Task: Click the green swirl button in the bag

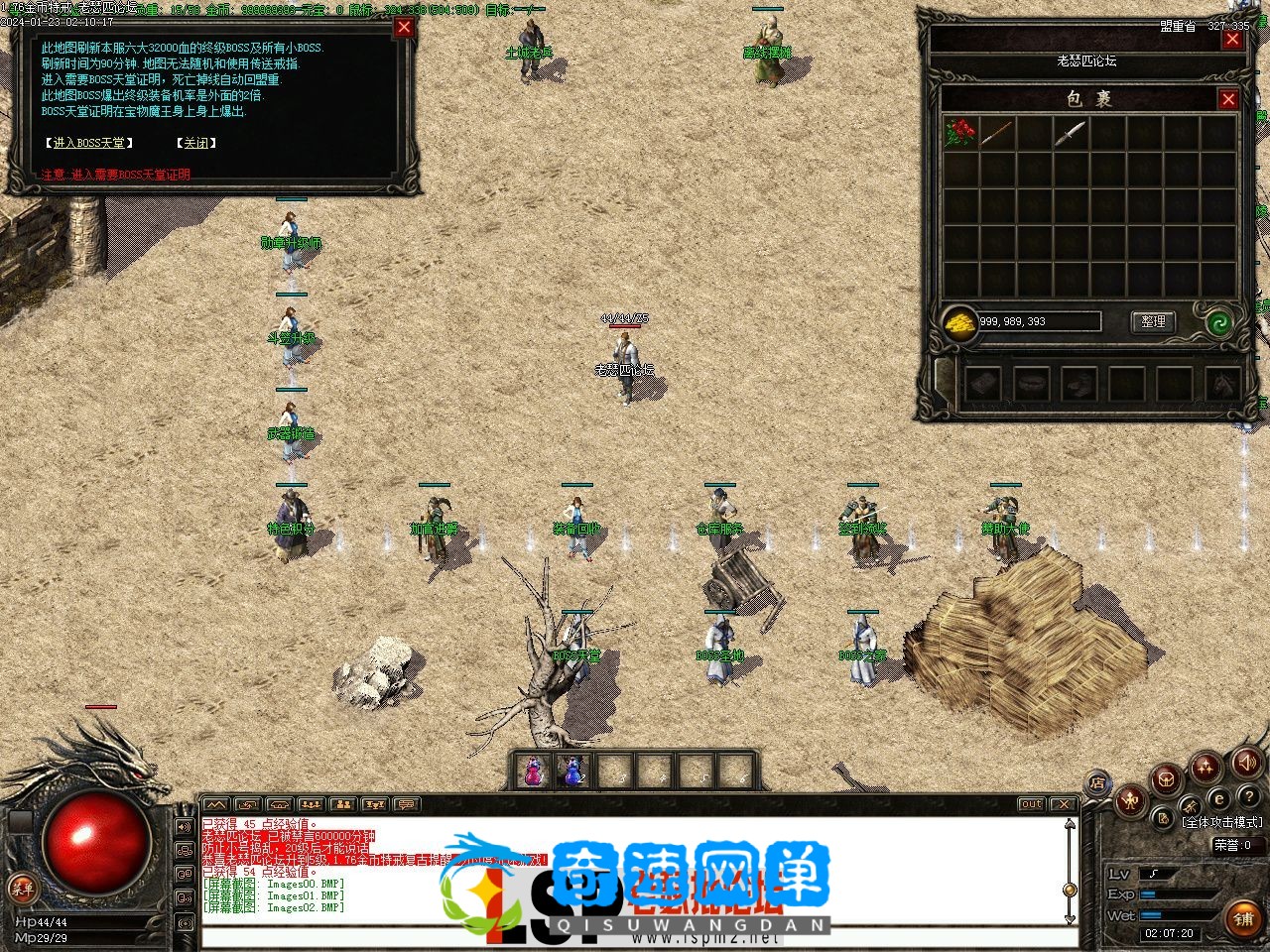Action: coord(1220,322)
